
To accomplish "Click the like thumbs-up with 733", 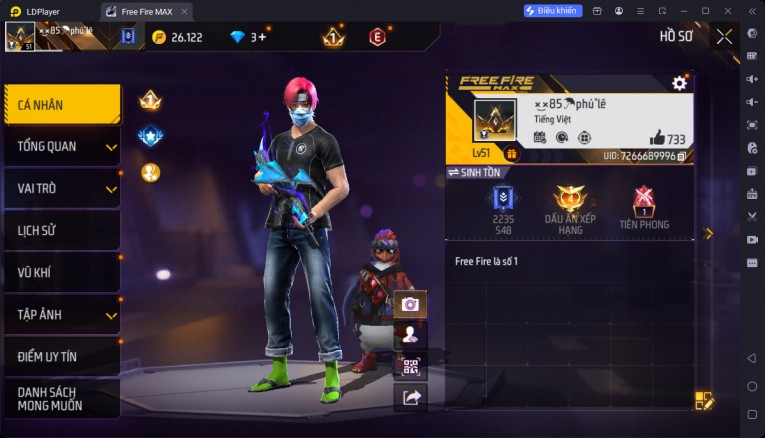I will pos(657,138).
